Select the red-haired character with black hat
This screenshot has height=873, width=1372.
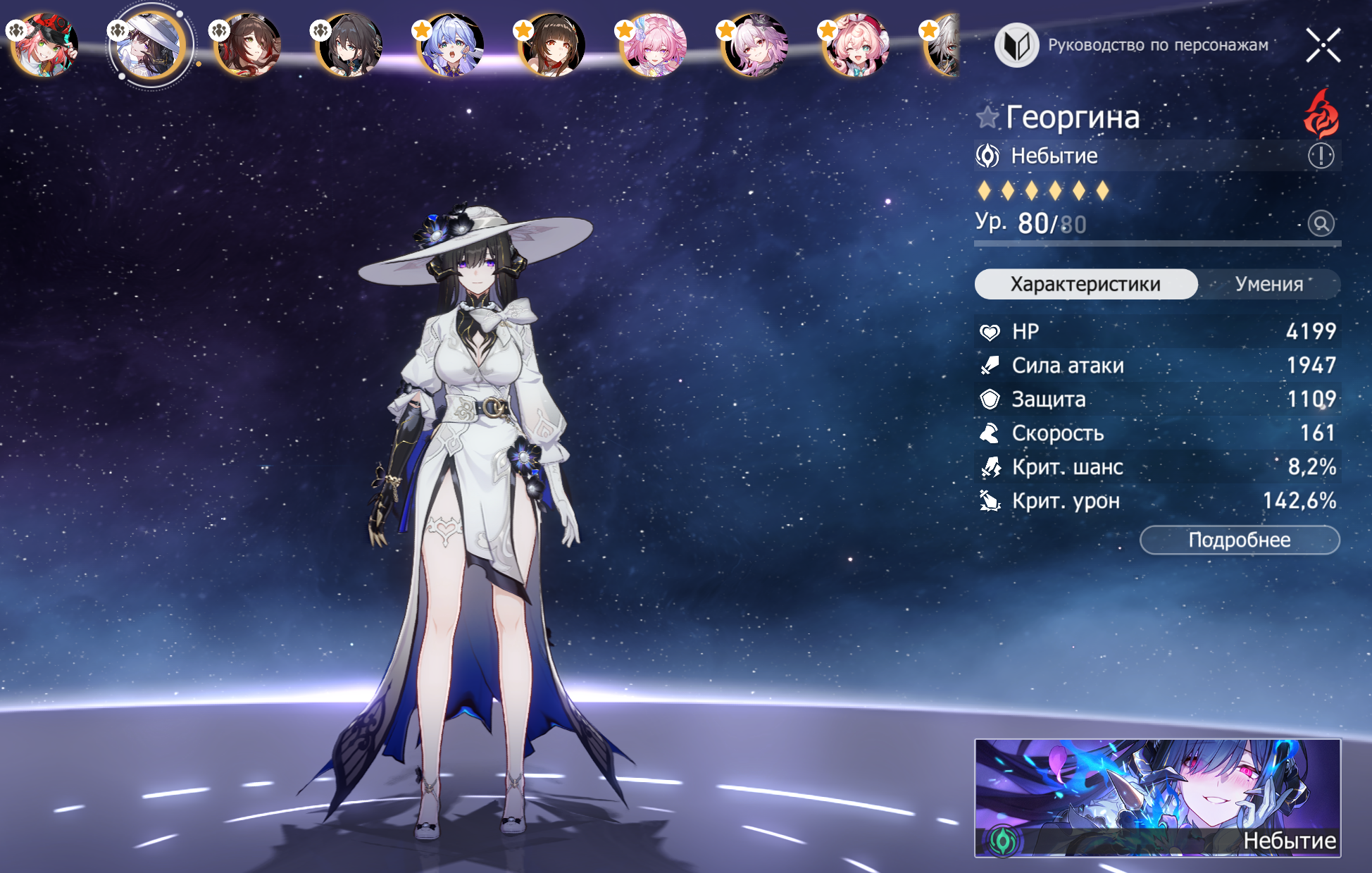(45, 45)
